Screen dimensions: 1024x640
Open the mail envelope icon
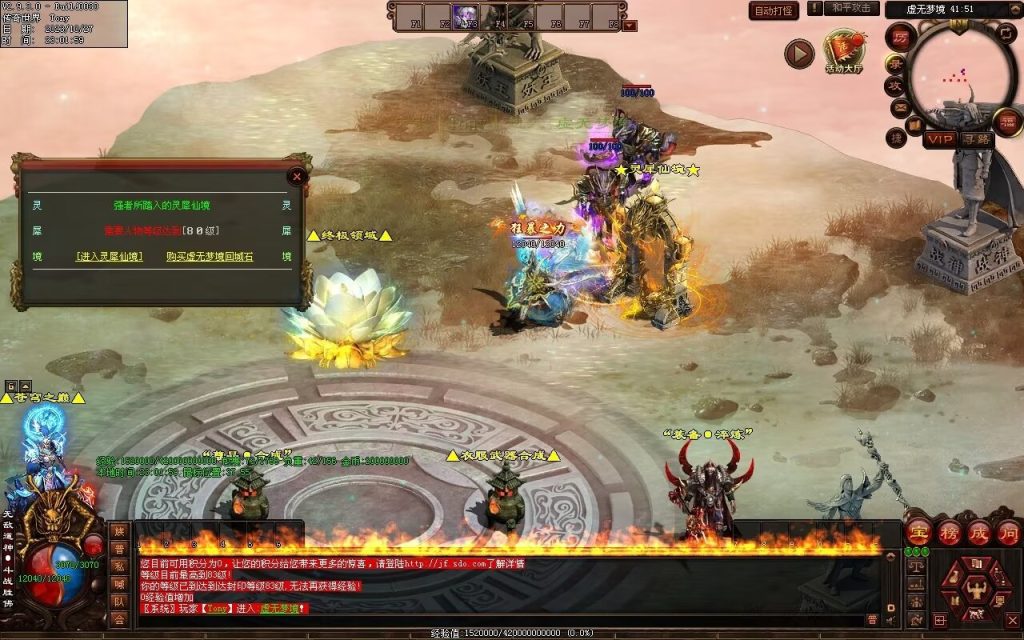point(898,107)
